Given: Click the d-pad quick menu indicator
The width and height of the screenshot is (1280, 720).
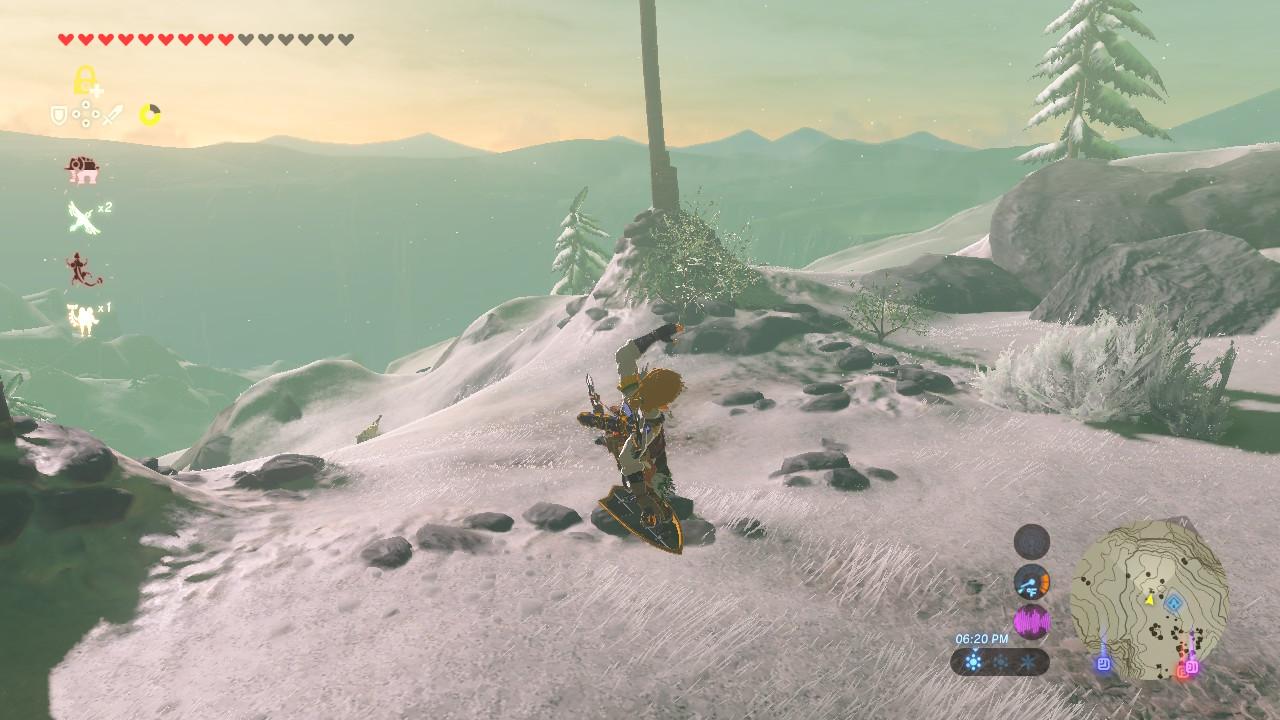Looking at the screenshot, I should (86, 116).
